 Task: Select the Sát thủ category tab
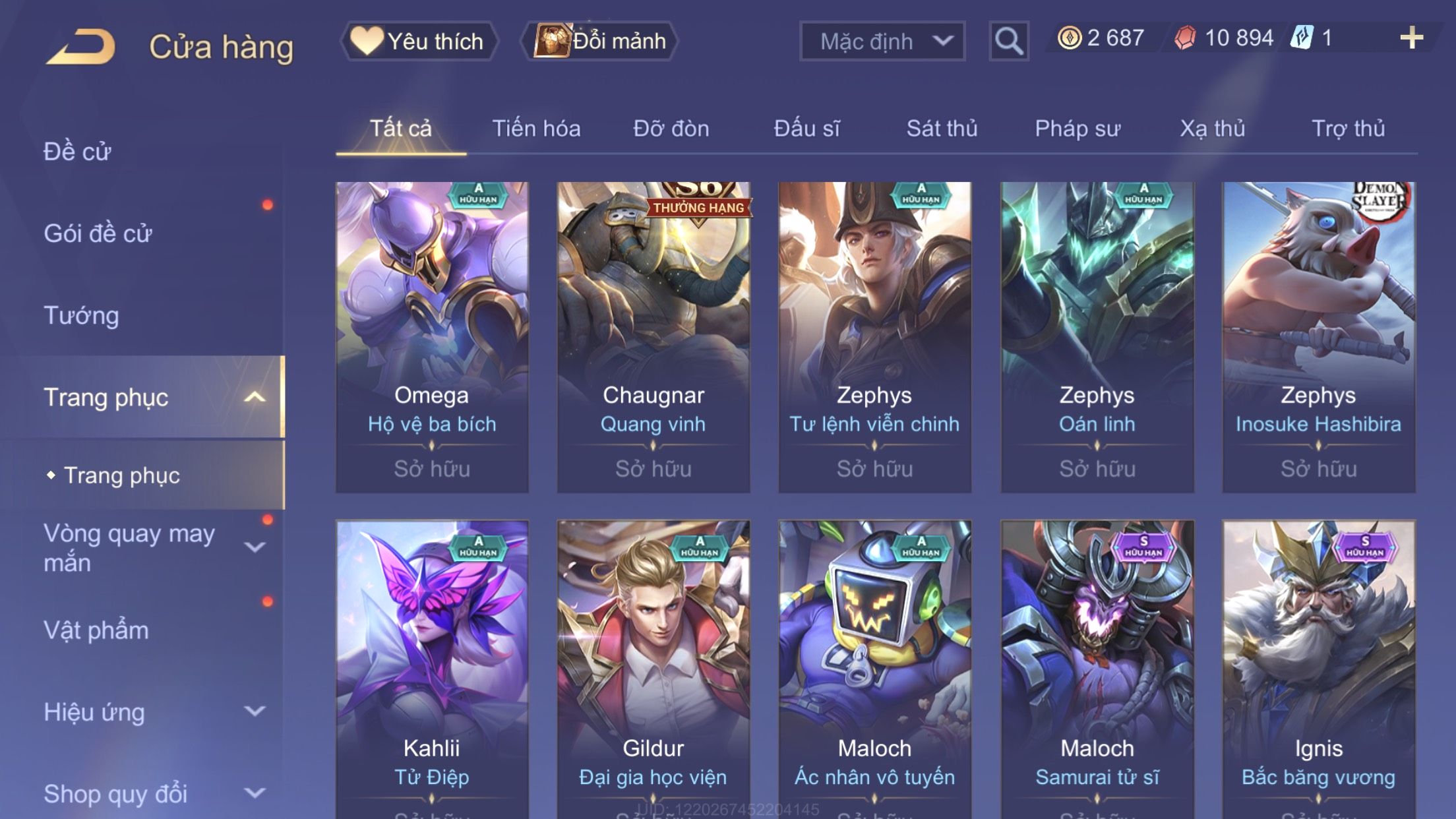click(942, 129)
